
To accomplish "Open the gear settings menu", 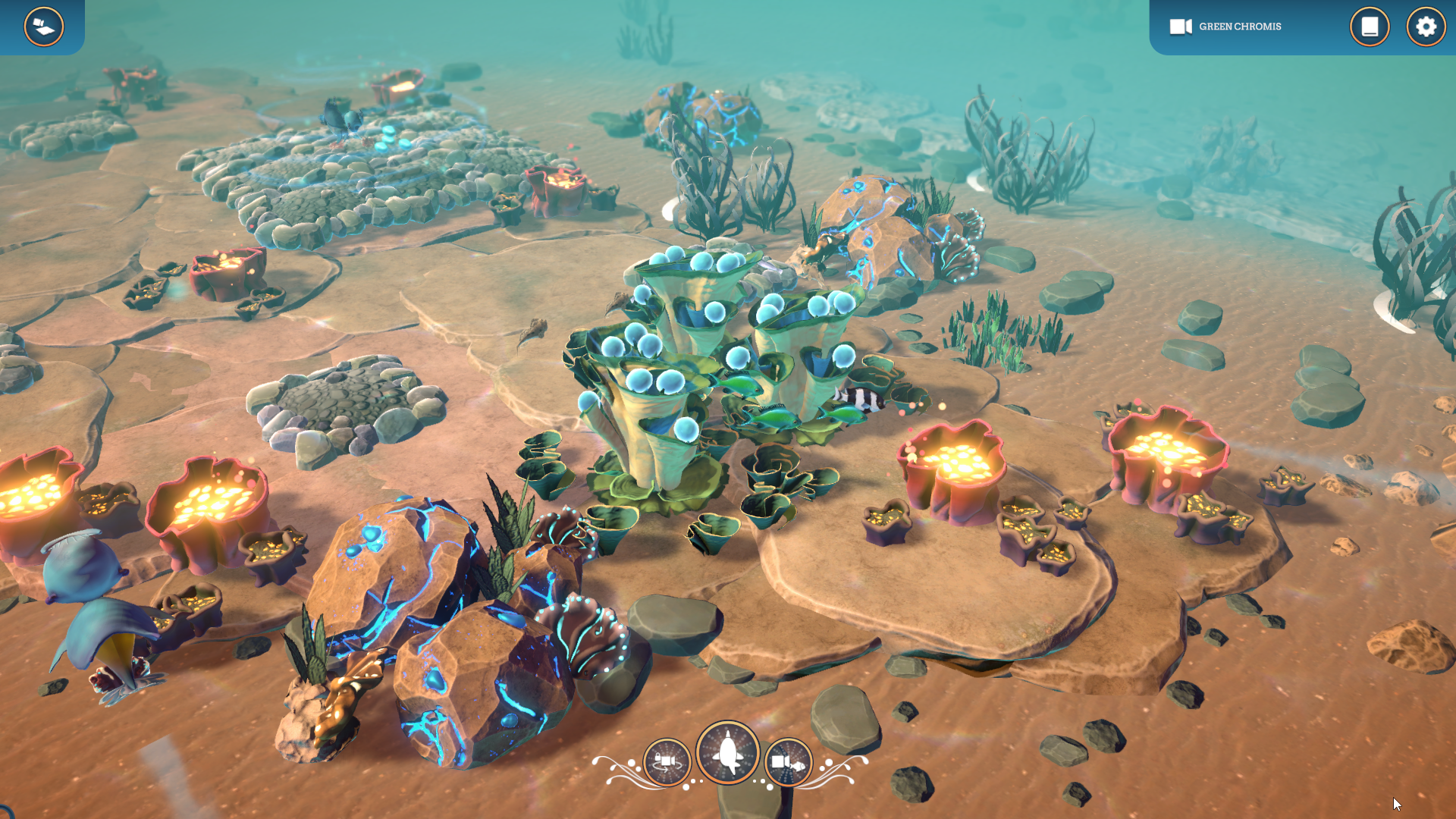I will [x=1426, y=27].
